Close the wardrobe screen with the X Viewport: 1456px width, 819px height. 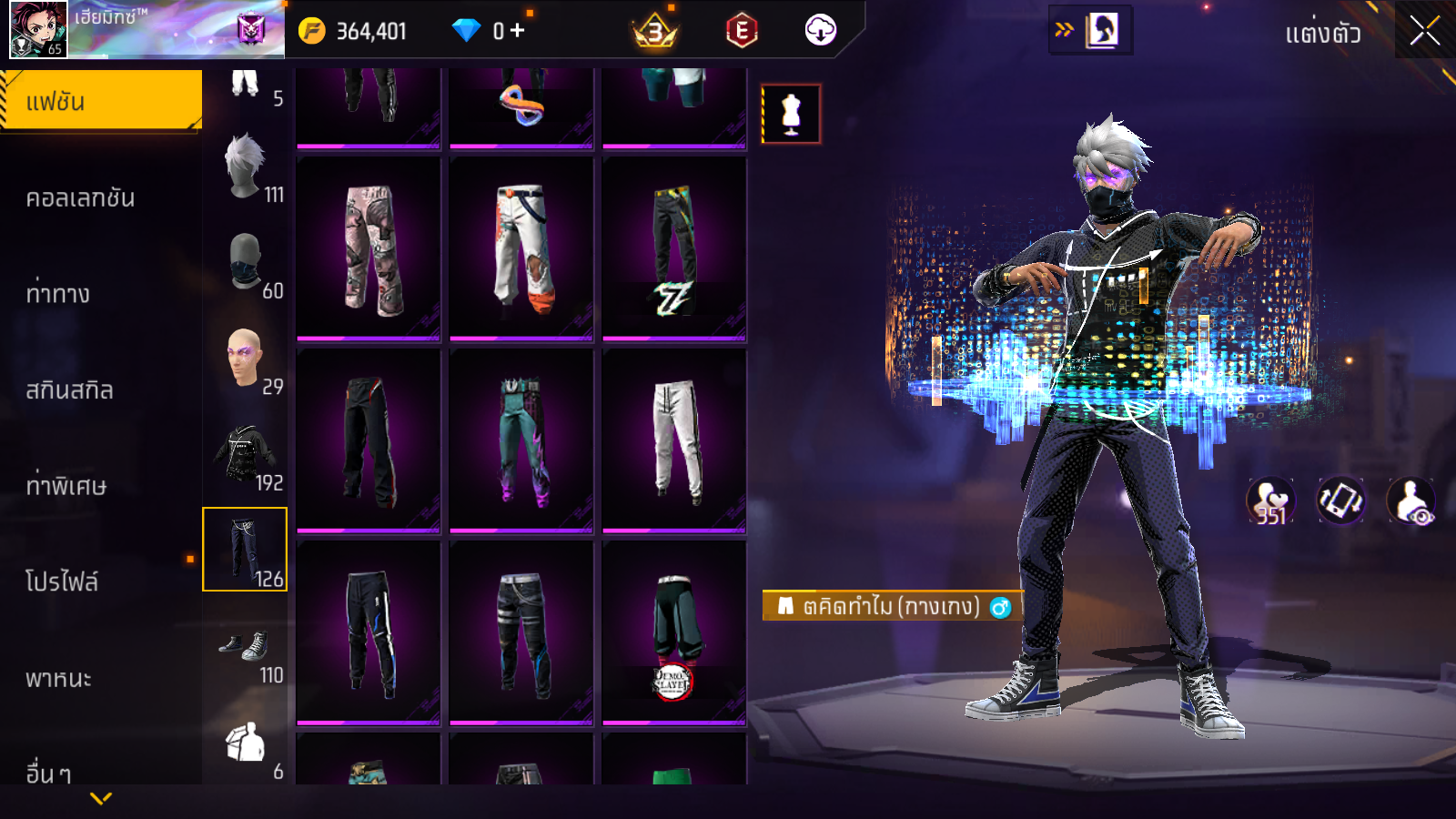pos(1424,31)
